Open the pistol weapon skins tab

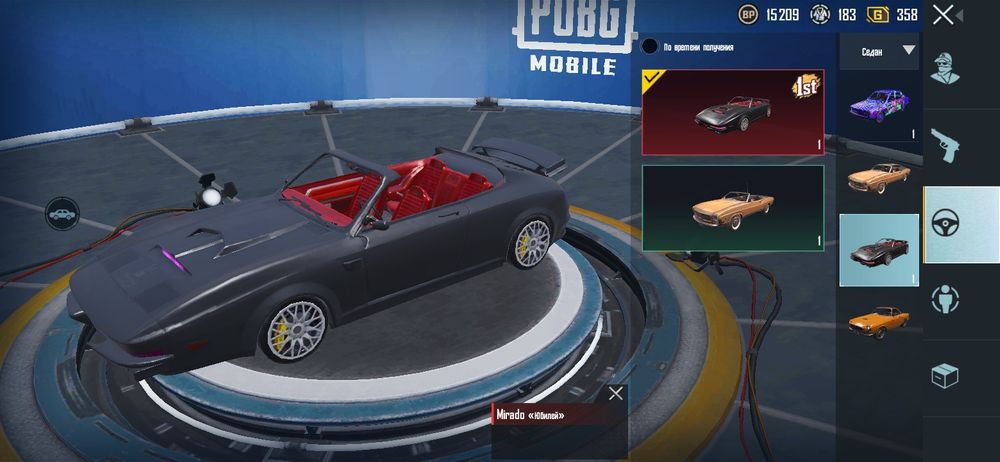tap(945, 146)
